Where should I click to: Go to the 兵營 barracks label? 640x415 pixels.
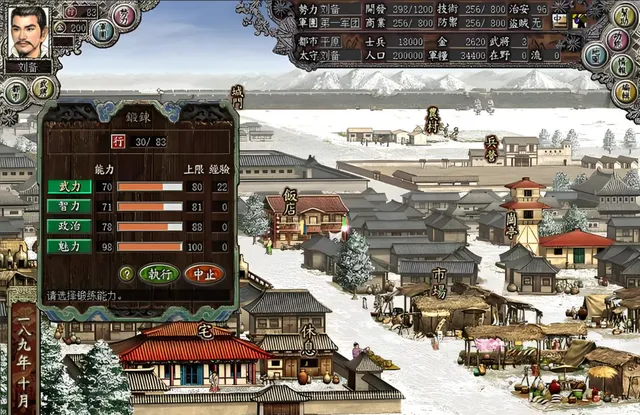[x=491, y=150]
